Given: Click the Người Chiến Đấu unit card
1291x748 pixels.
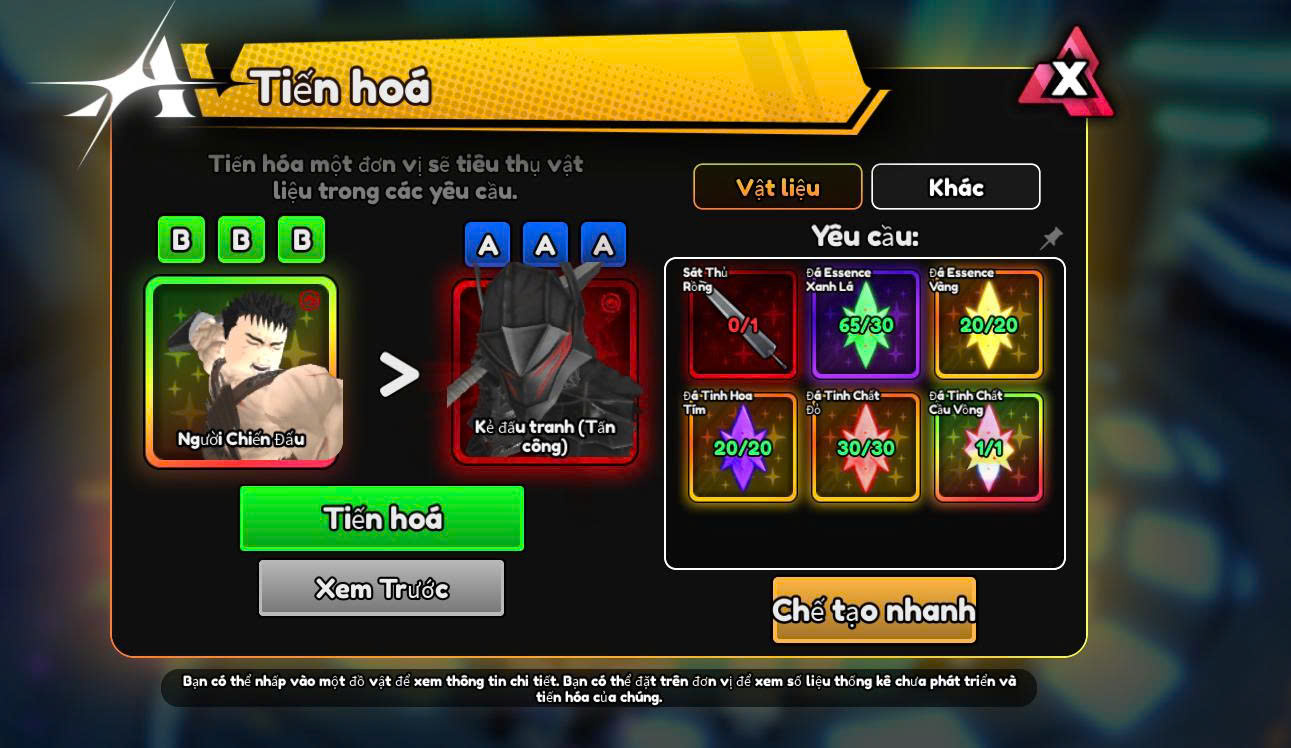Looking at the screenshot, I should click(x=241, y=371).
